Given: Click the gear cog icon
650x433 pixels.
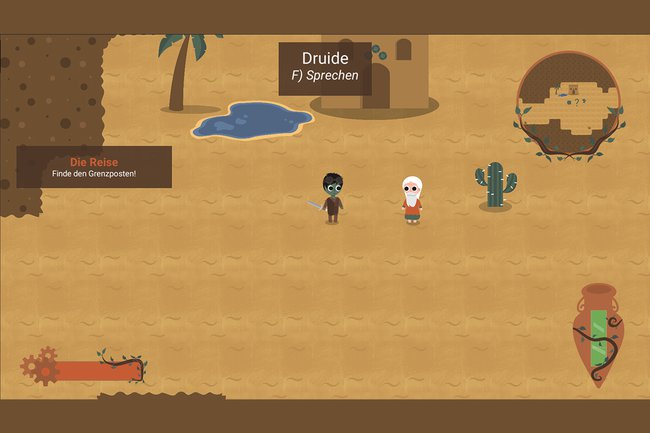Looking at the screenshot, I should point(39,367).
